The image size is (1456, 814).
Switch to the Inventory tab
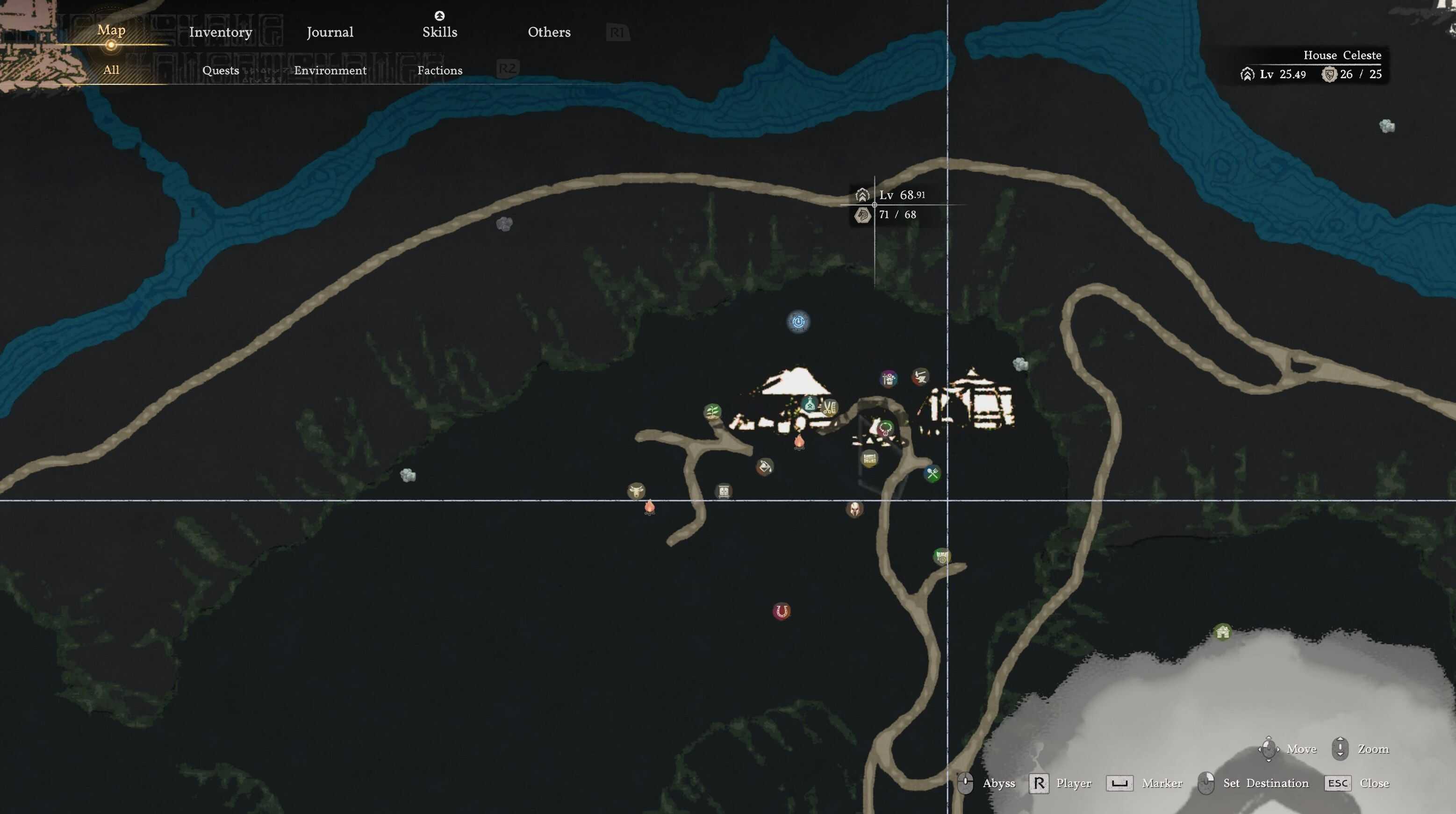pyautogui.click(x=221, y=32)
